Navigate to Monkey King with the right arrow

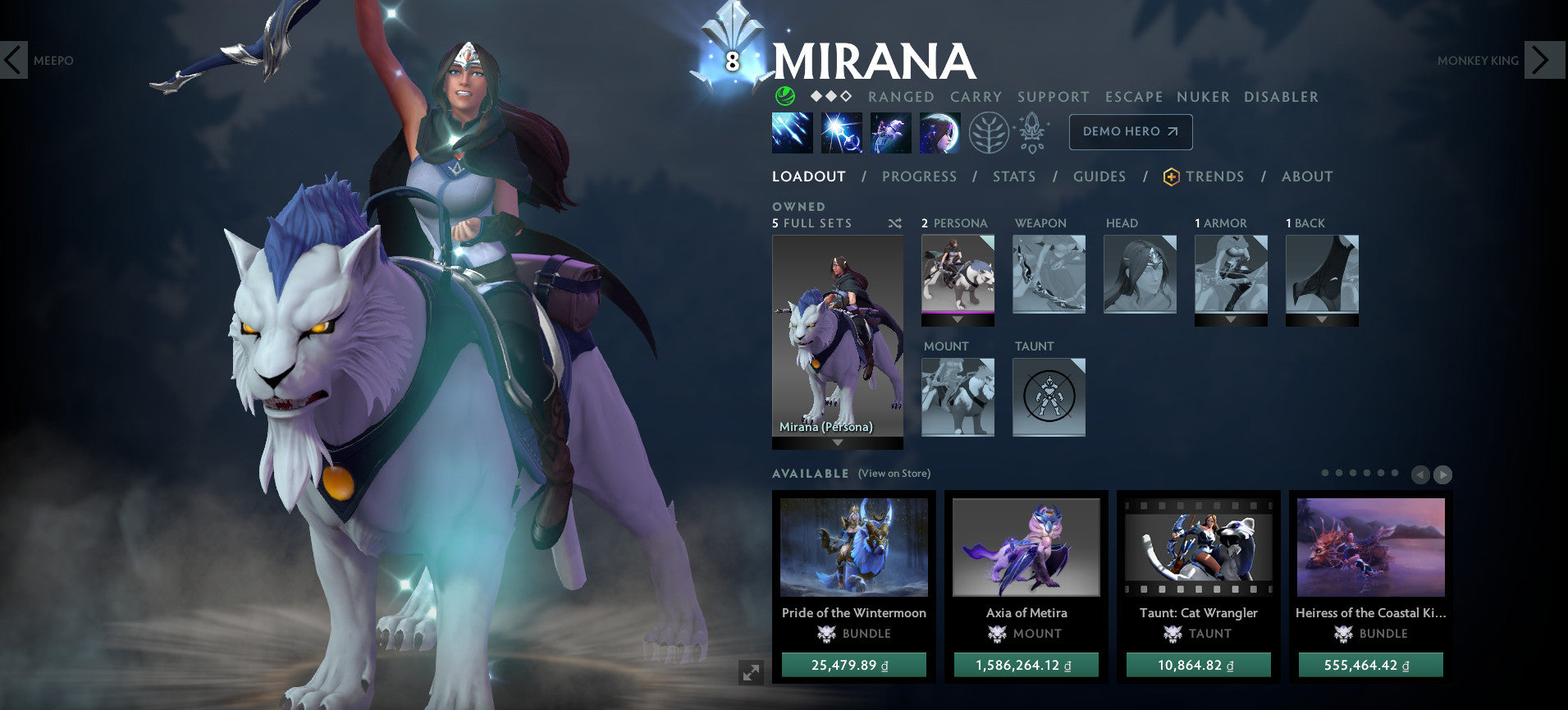[x=1543, y=60]
